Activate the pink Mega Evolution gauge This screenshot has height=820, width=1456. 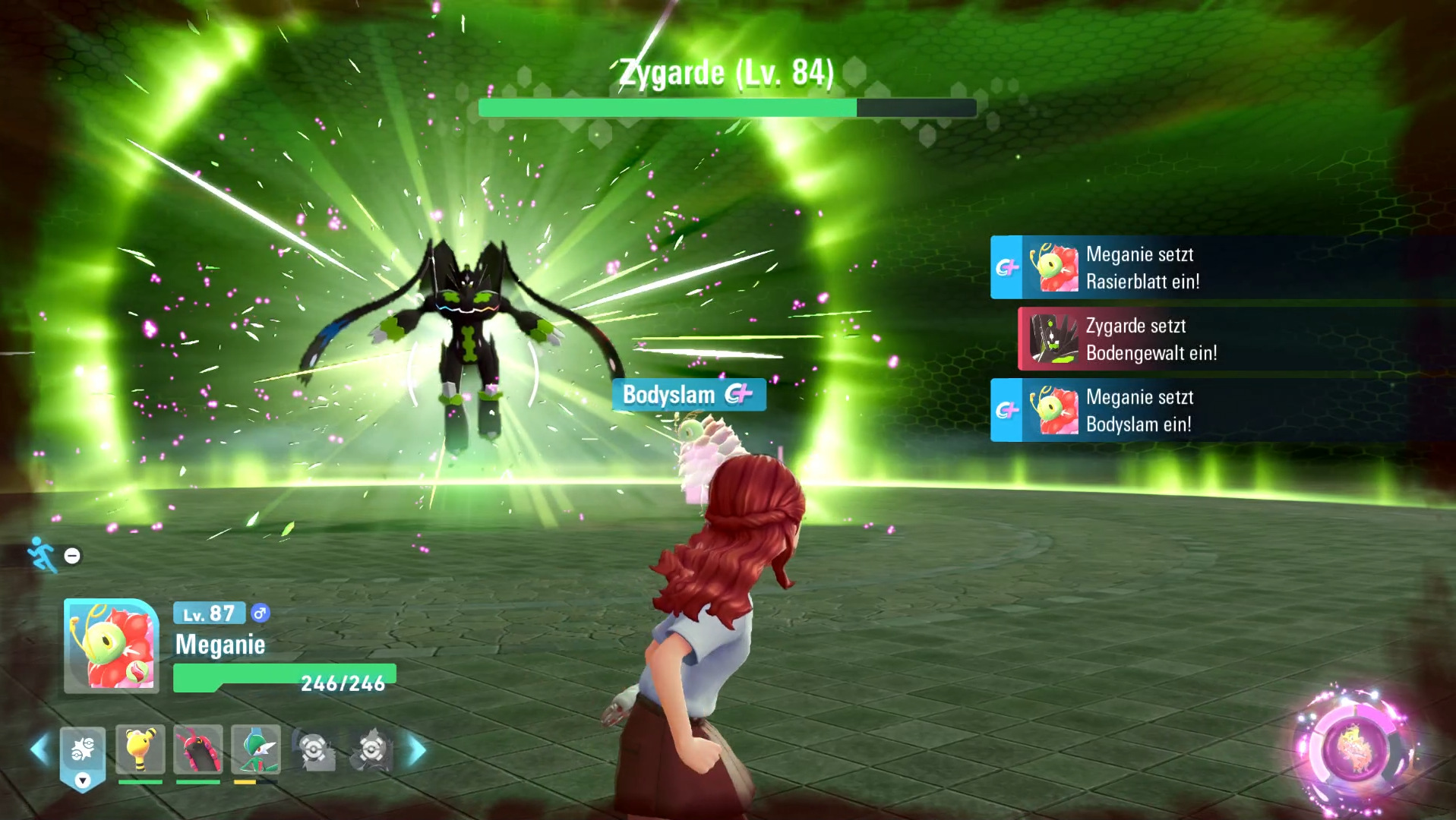(x=1355, y=749)
